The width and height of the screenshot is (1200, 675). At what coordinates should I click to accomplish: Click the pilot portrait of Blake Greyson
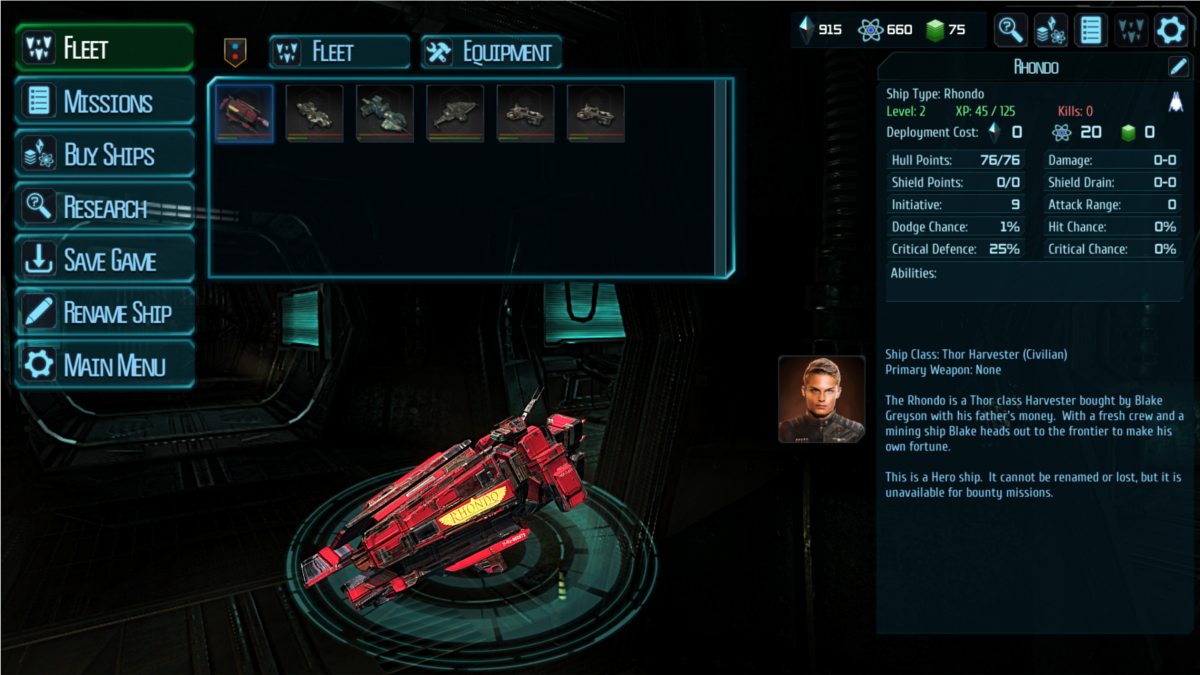point(821,399)
